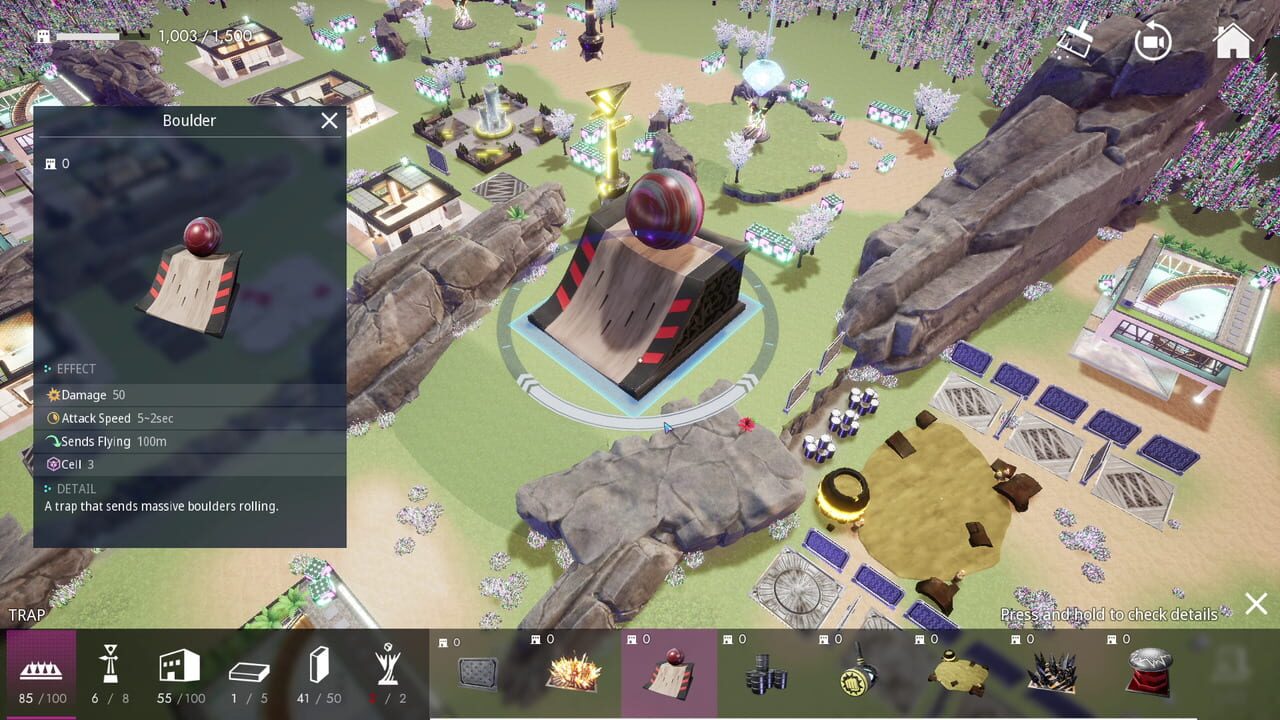This screenshot has width=1280, height=720.
Task: Select the wall category icon
Action: pyautogui.click(x=318, y=665)
